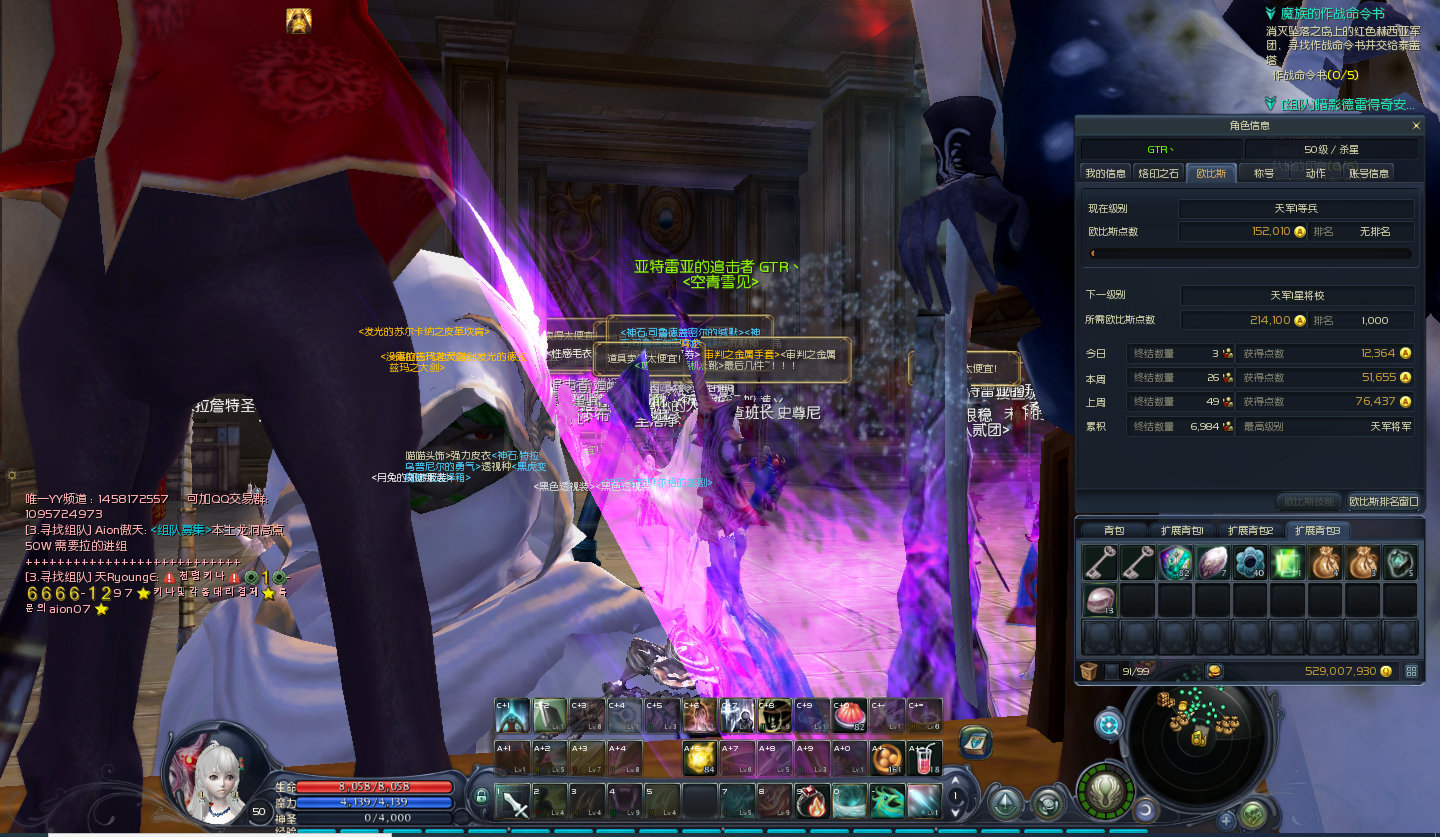Viewport: 1440px width, 837px height.
Task: Switch to the 我的信息 tab
Action: pyautogui.click(x=1106, y=173)
